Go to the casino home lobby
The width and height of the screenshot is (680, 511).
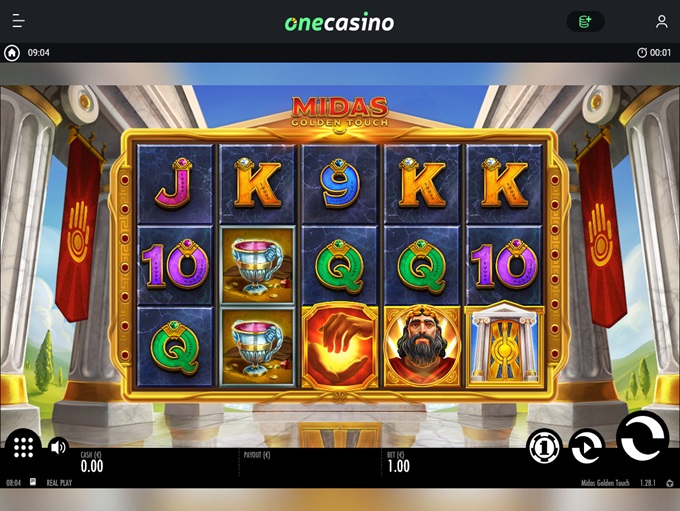[x=12, y=53]
